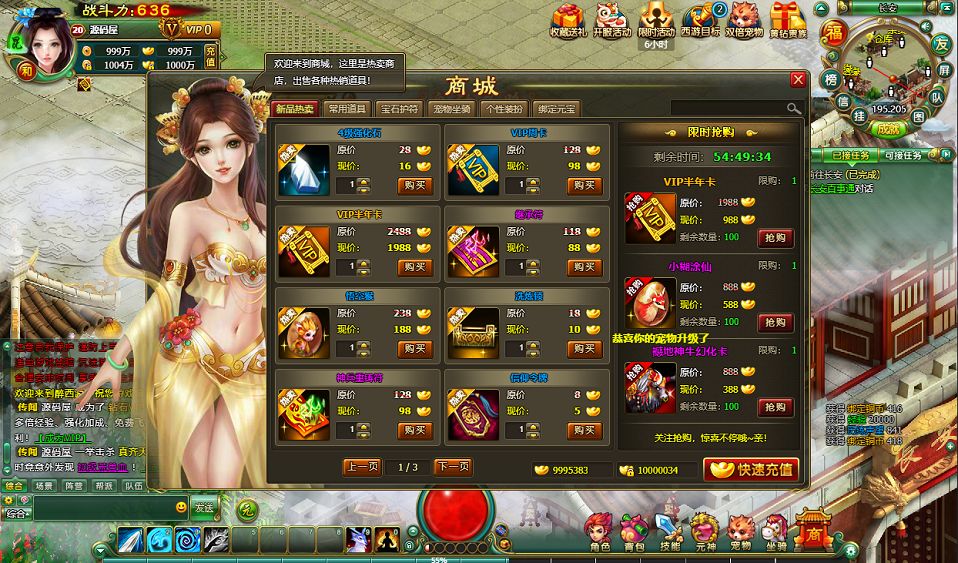The image size is (958, 563).
Task: Select the 宠物坐骑 tab
Action: point(452,109)
